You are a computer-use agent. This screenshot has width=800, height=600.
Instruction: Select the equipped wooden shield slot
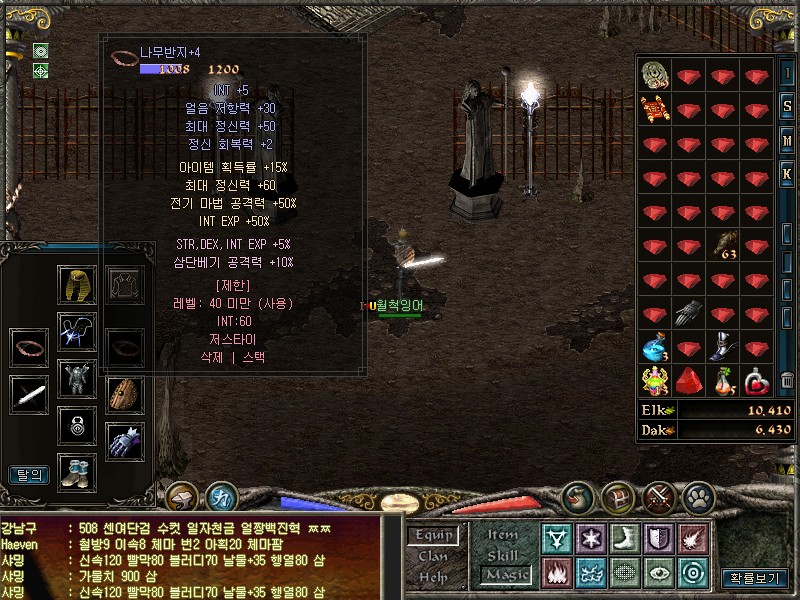coord(125,394)
